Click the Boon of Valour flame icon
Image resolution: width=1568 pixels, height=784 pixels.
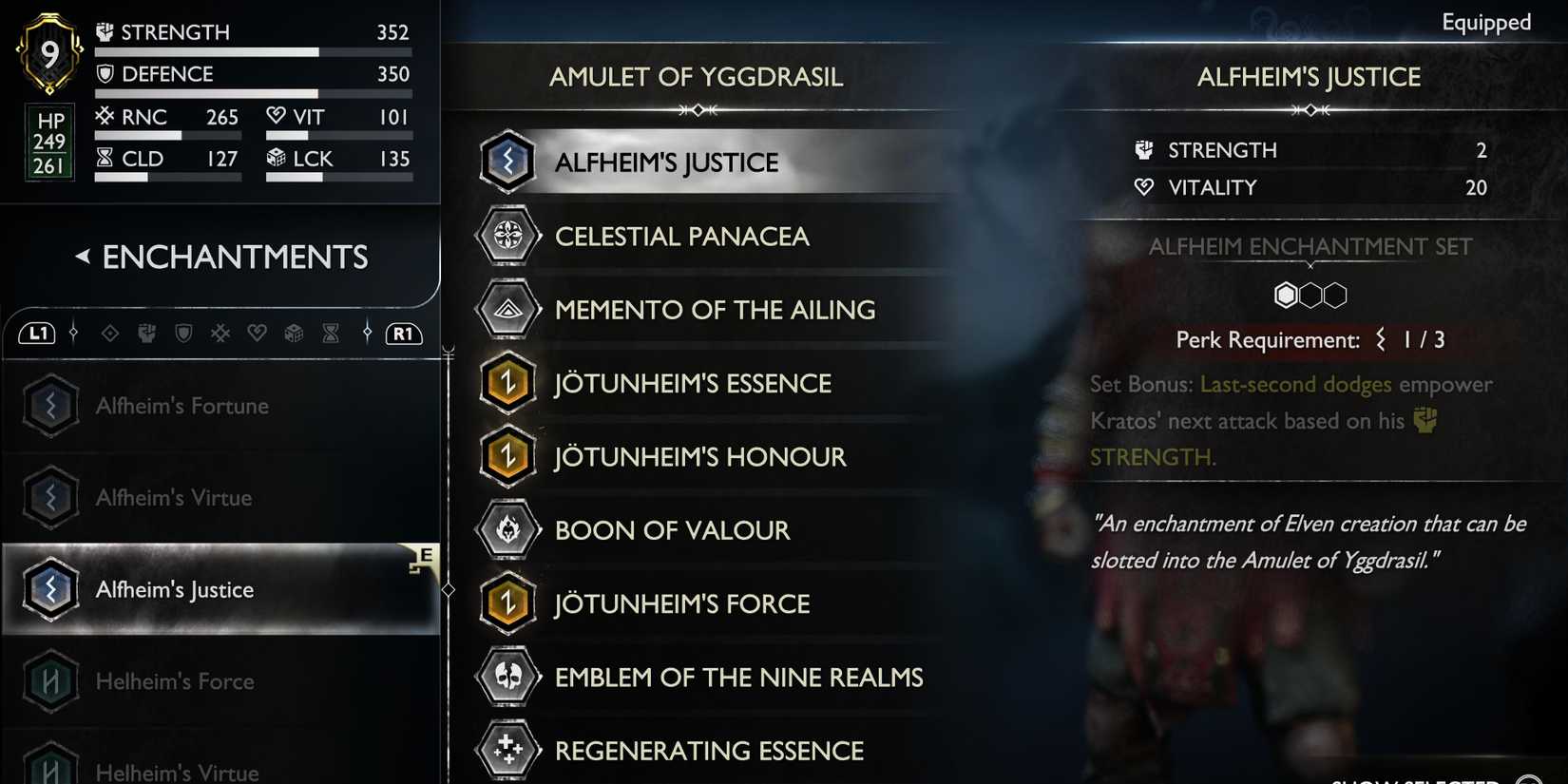click(507, 530)
